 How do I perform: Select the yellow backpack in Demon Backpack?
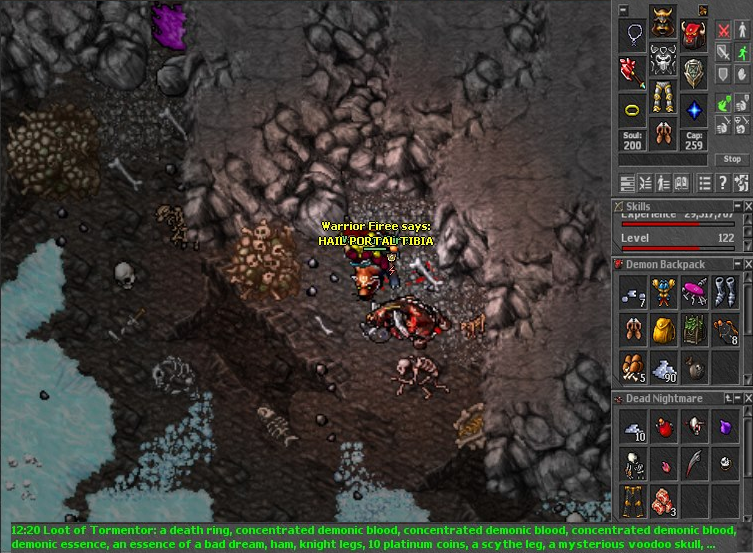(663, 329)
